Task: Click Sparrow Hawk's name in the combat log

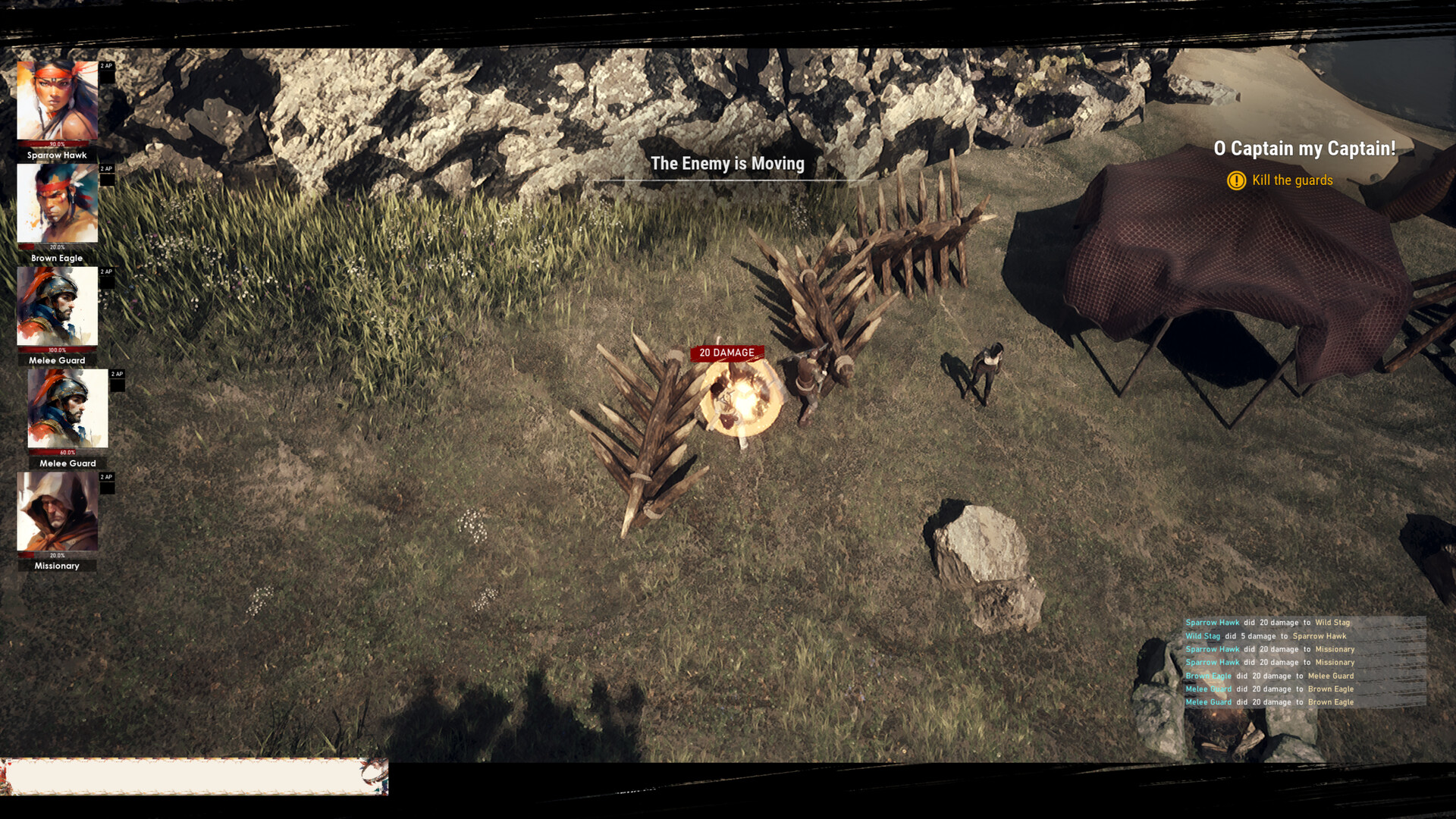Action: [x=1211, y=622]
